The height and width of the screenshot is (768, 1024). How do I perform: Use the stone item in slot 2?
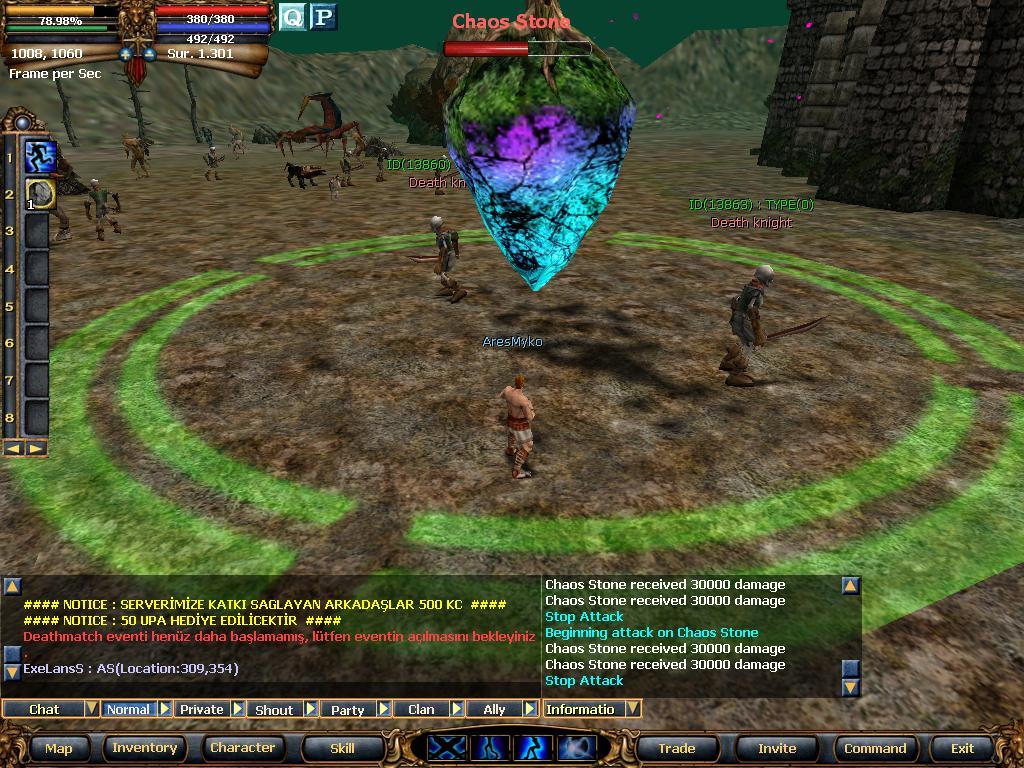click(39, 194)
